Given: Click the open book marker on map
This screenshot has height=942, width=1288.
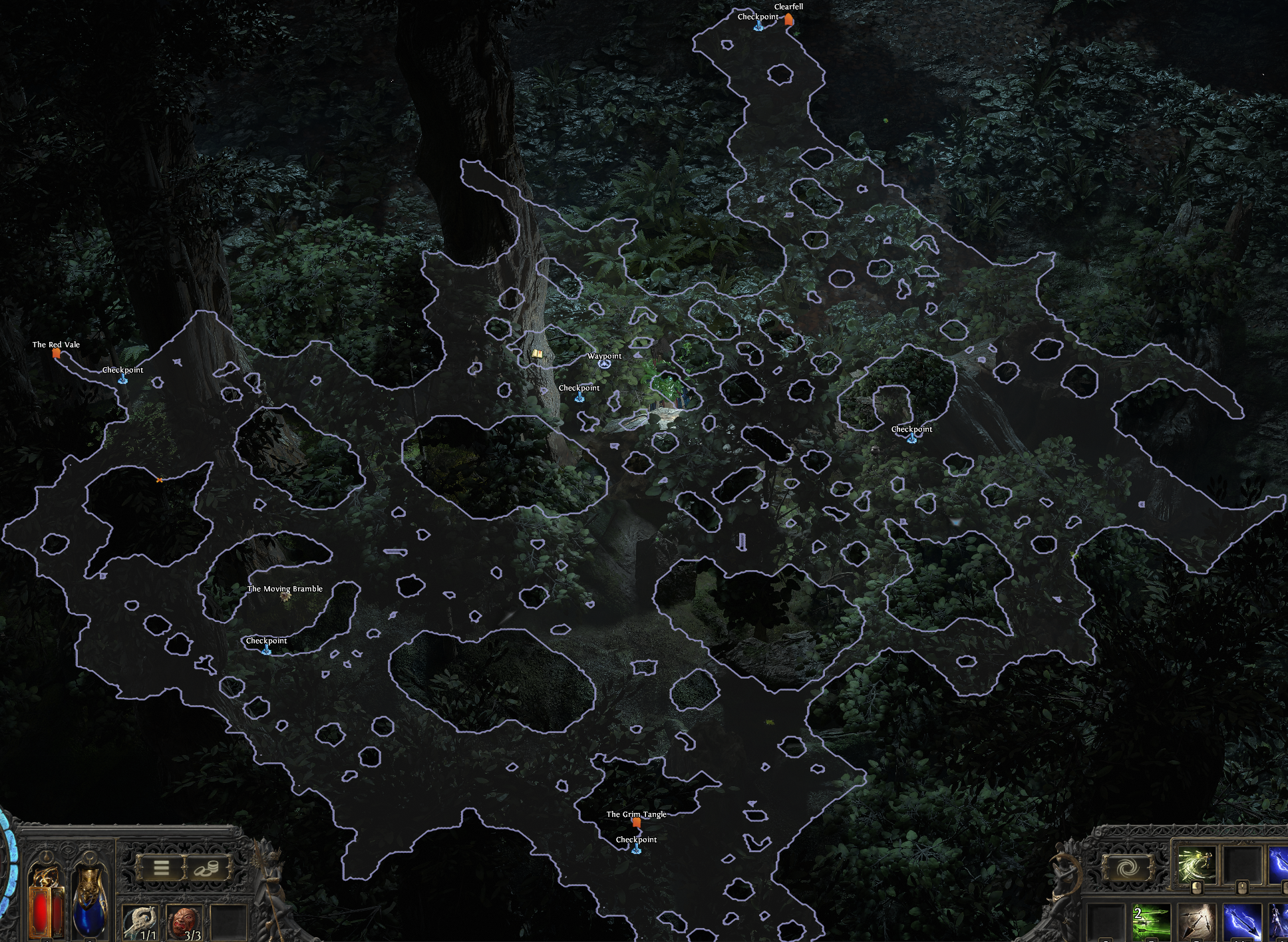Looking at the screenshot, I should click(537, 355).
